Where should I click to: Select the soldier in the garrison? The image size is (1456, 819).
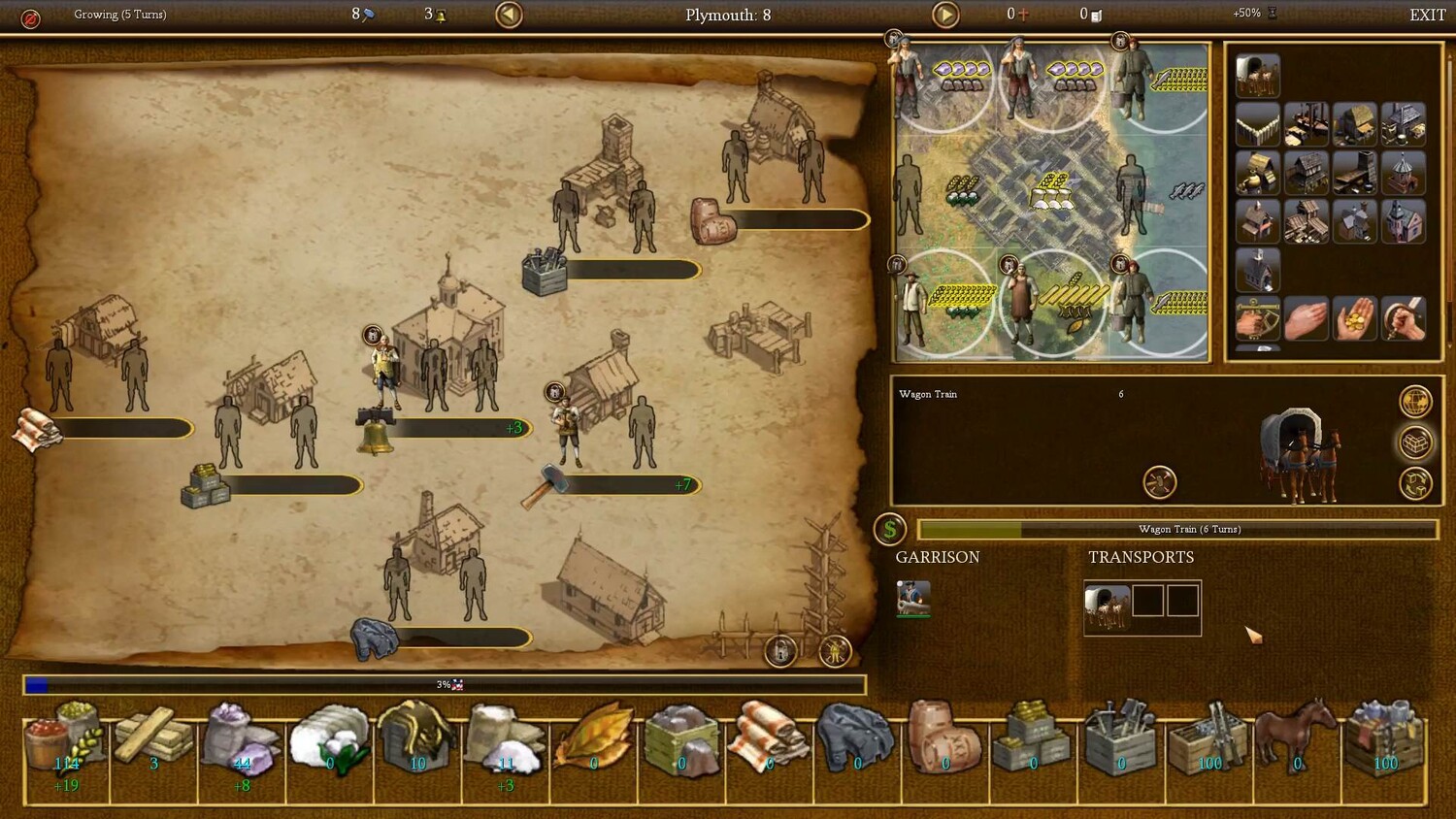click(x=912, y=598)
